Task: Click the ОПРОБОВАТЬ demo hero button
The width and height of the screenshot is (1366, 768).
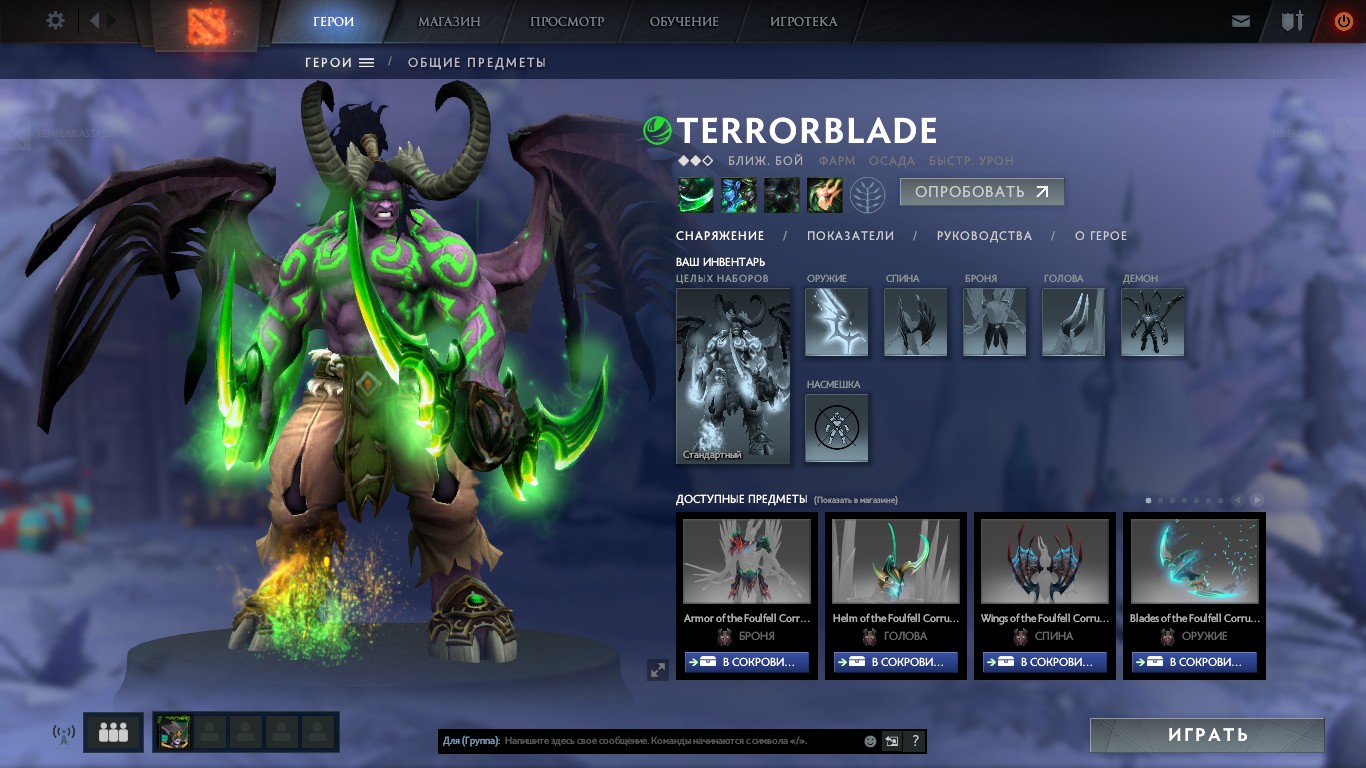Action: [x=981, y=192]
